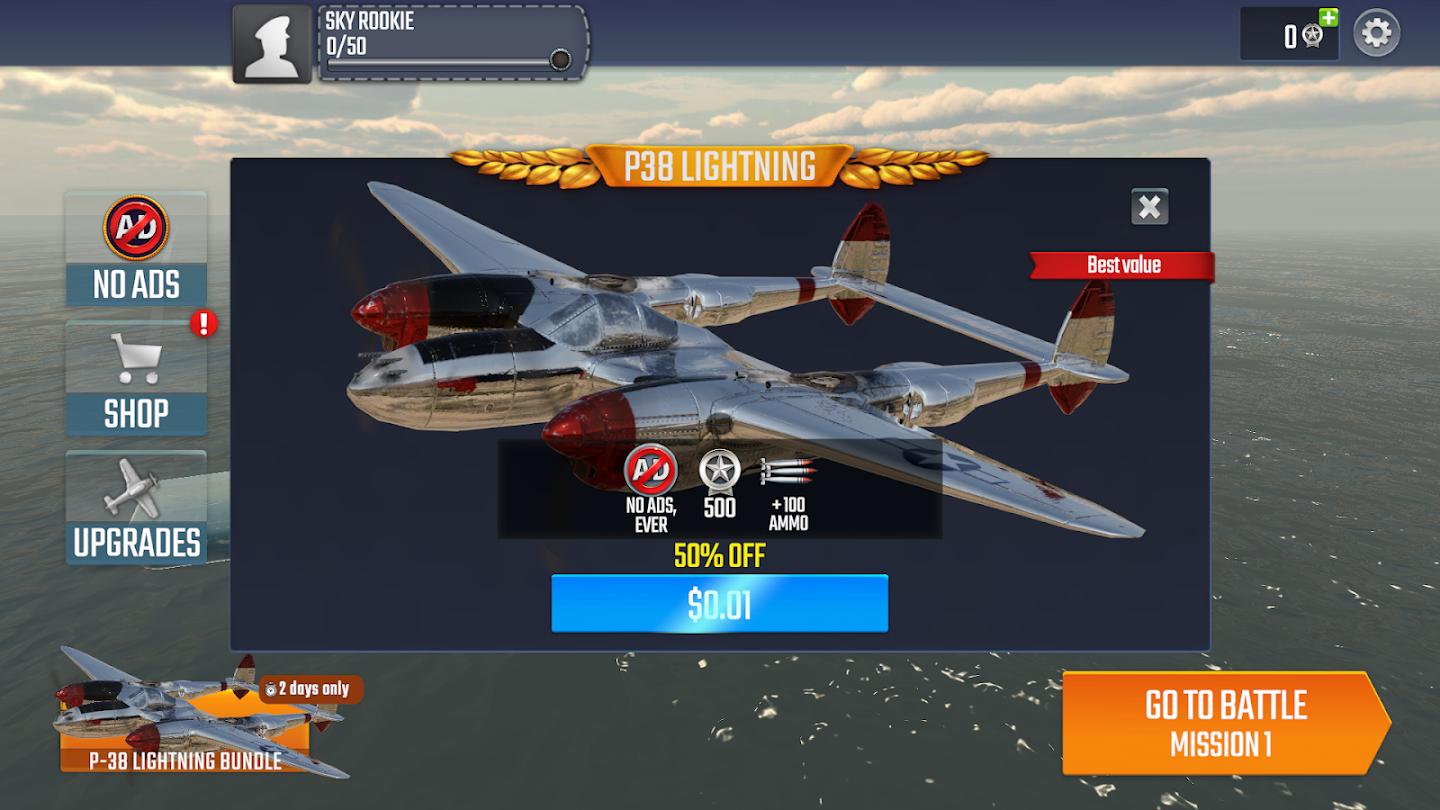Open the Upgrades menu

[136, 508]
